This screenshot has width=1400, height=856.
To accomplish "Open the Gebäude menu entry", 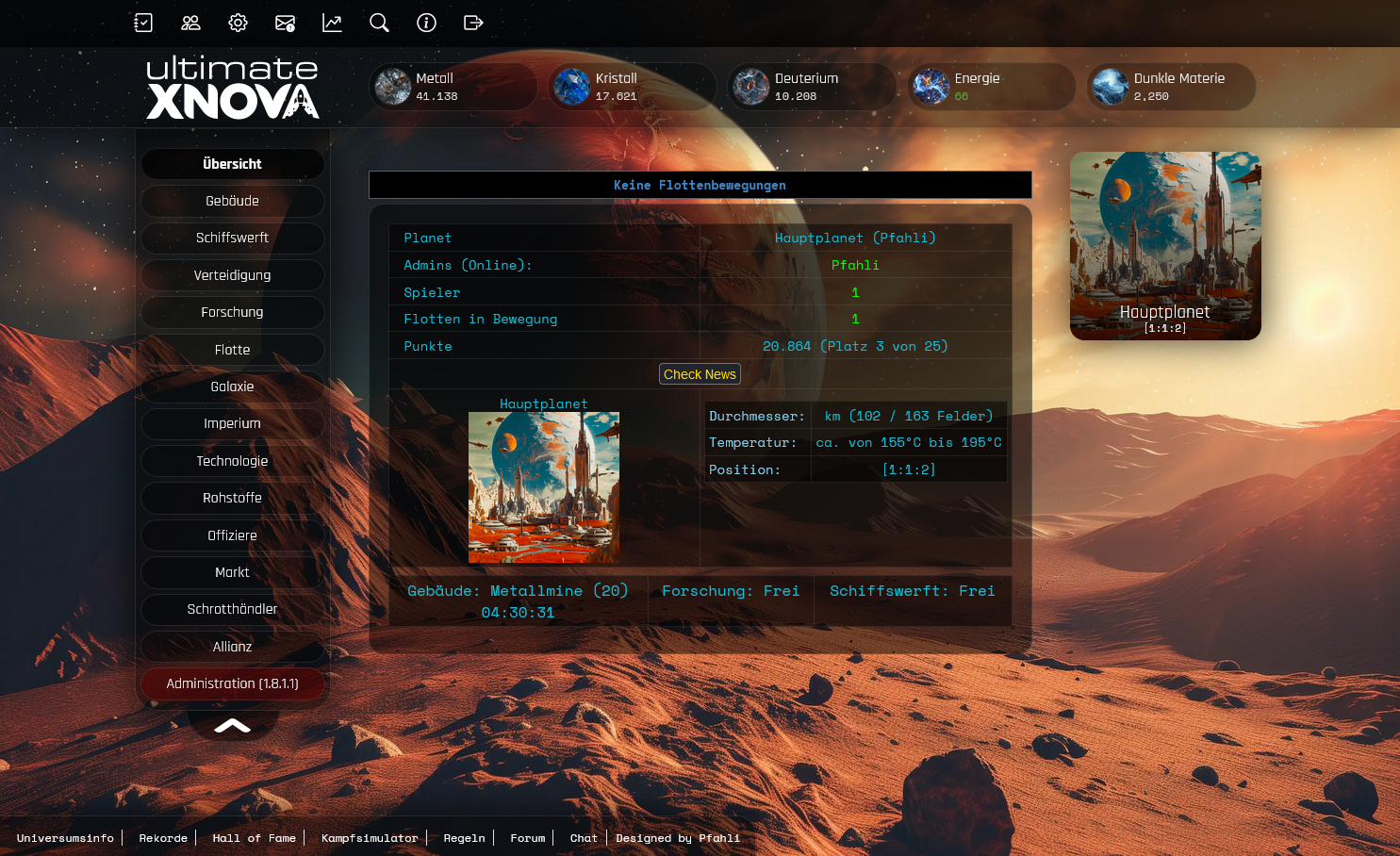I will pos(232,201).
